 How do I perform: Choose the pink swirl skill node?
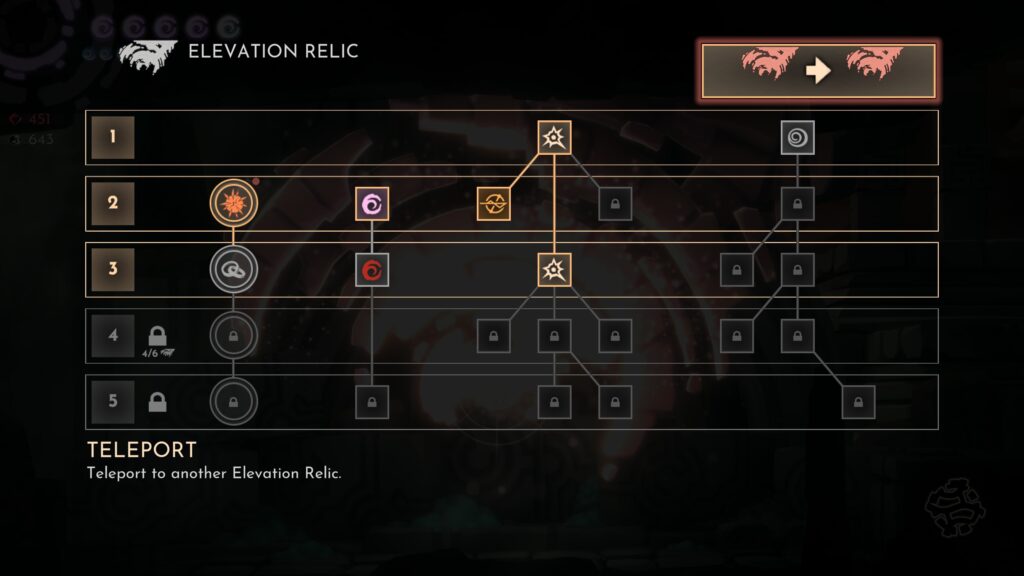pyautogui.click(x=372, y=204)
